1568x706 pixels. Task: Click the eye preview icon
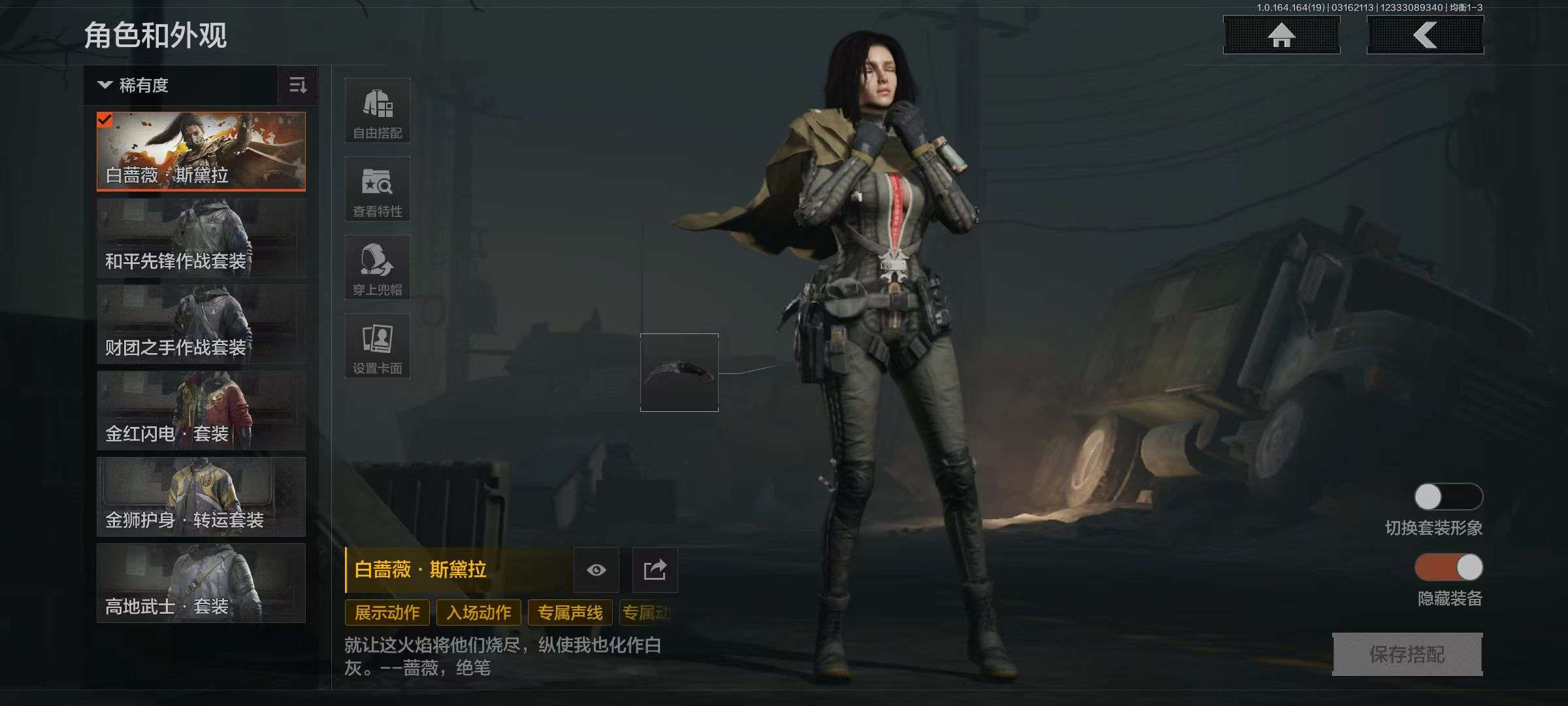click(x=596, y=570)
